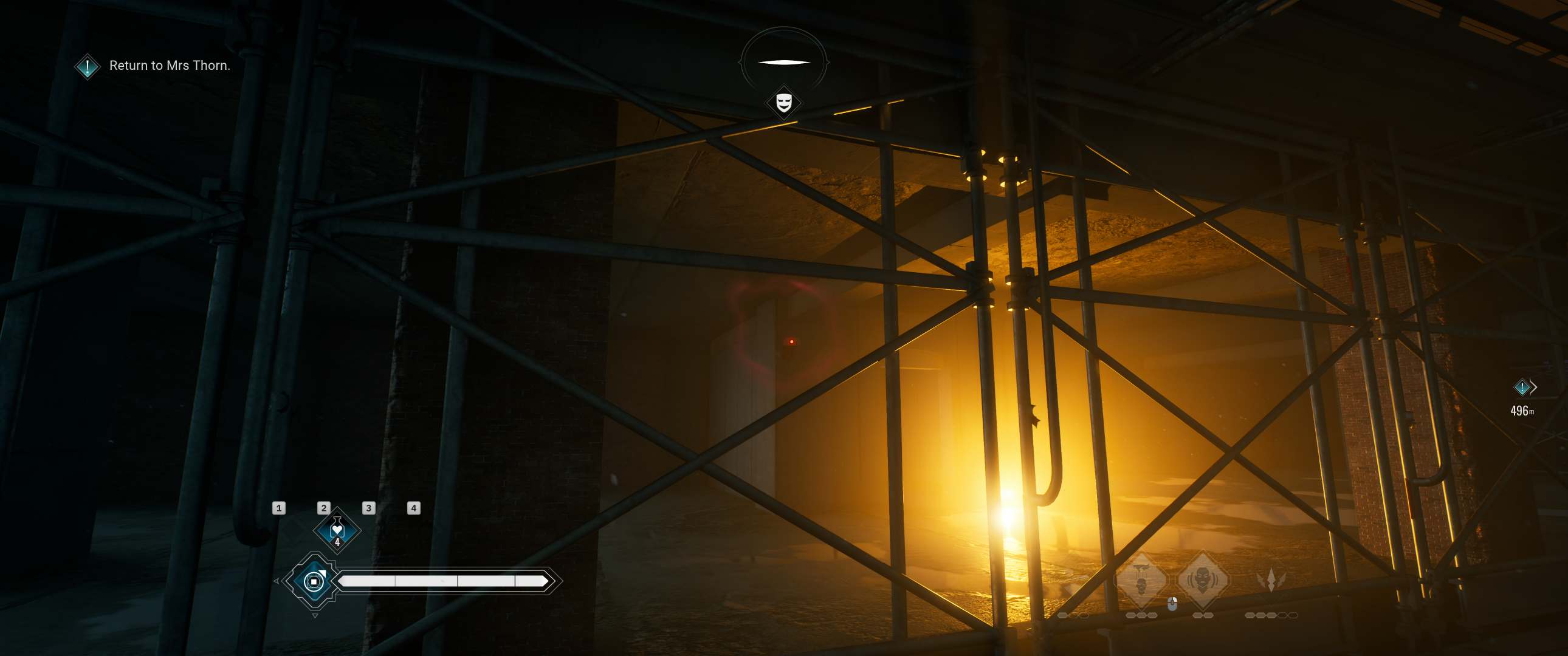This screenshot has height=656, width=1568.
Task: Toggle the first charge pip under puppet ability
Action: (x=1132, y=617)
